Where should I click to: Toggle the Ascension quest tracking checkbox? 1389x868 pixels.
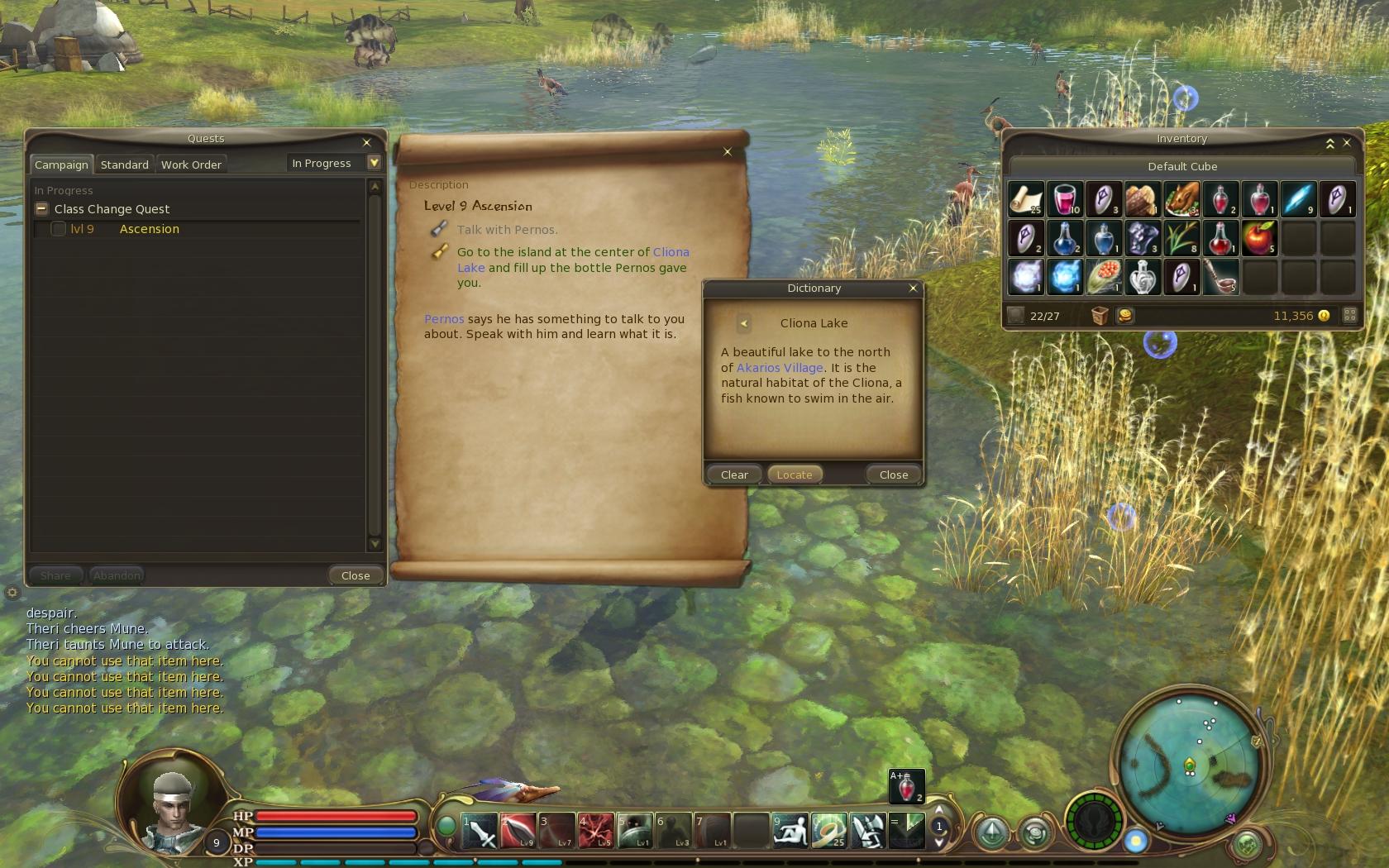click(x=58, y=229)
